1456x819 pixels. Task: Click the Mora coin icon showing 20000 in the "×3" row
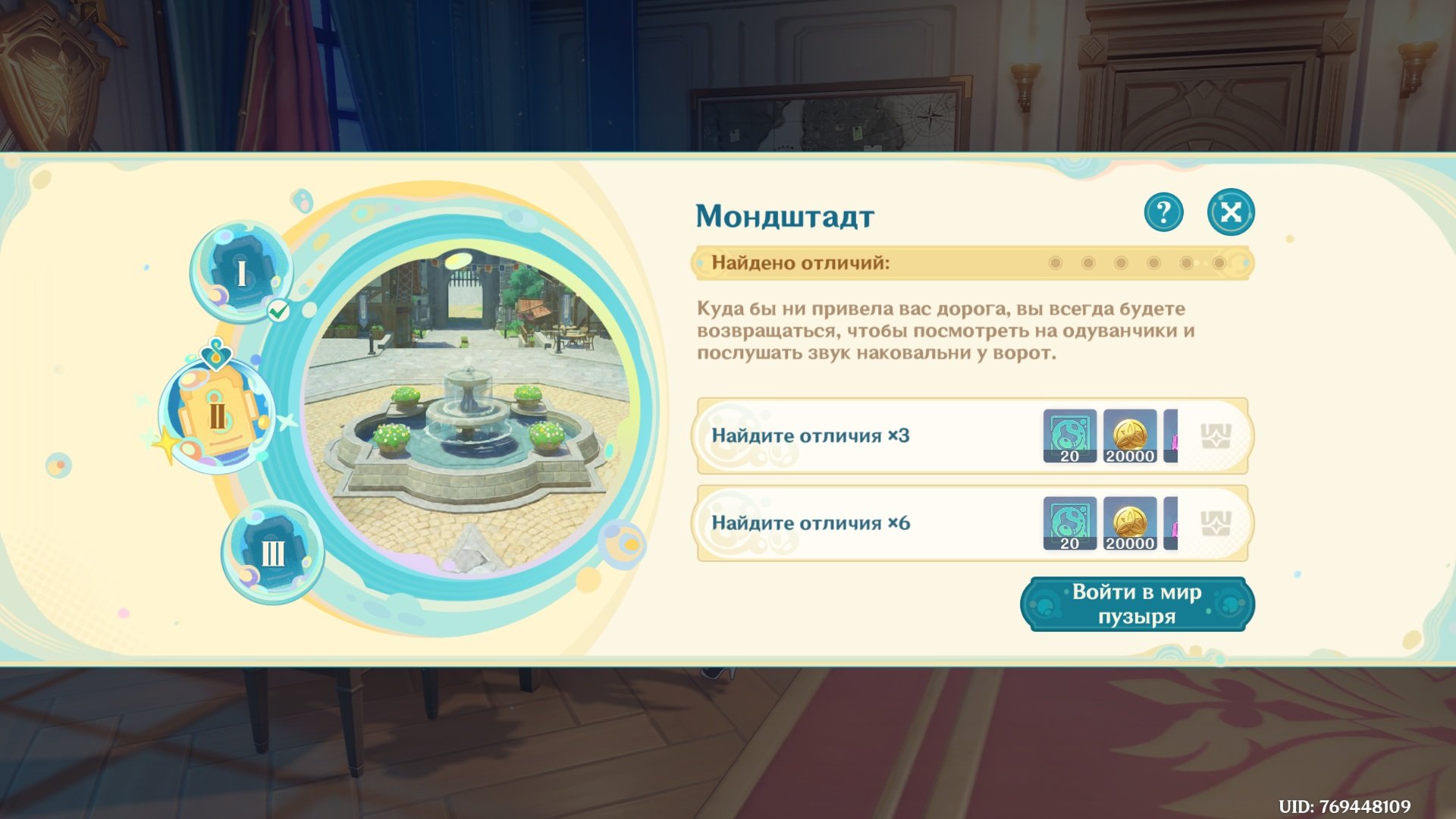[x=1130, y=435]
